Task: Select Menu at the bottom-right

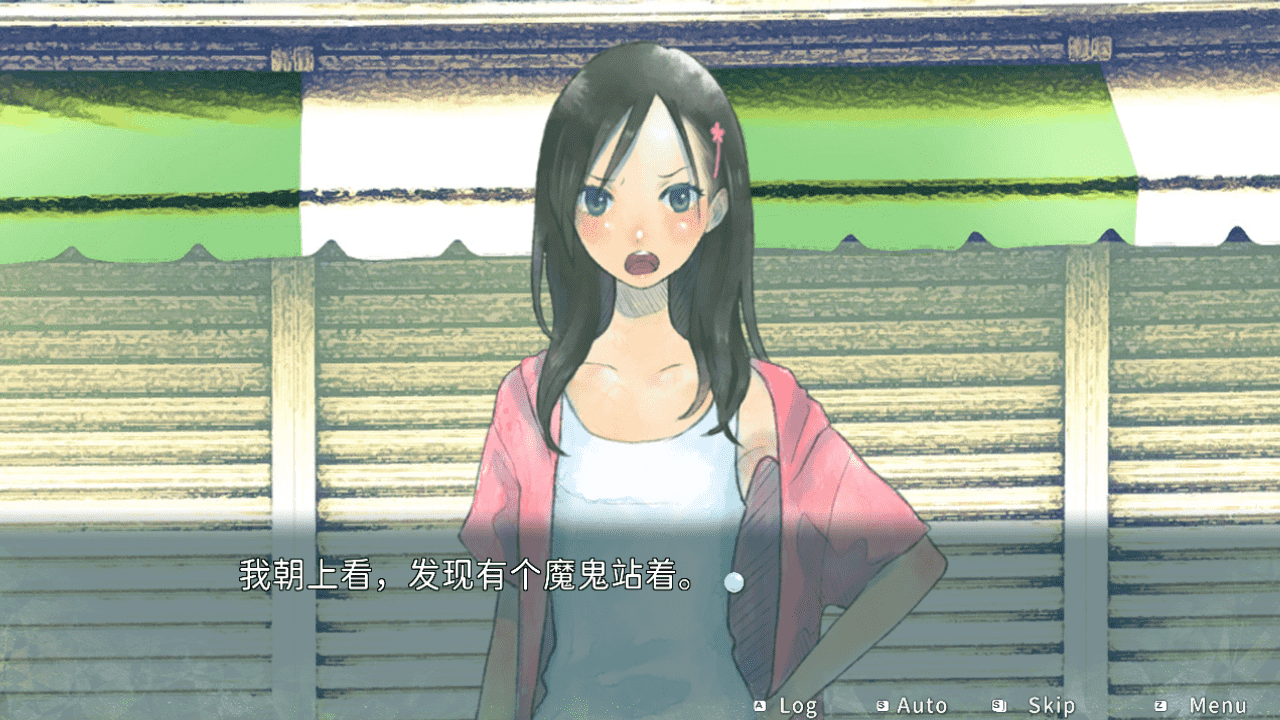Action: (1216, 705)
